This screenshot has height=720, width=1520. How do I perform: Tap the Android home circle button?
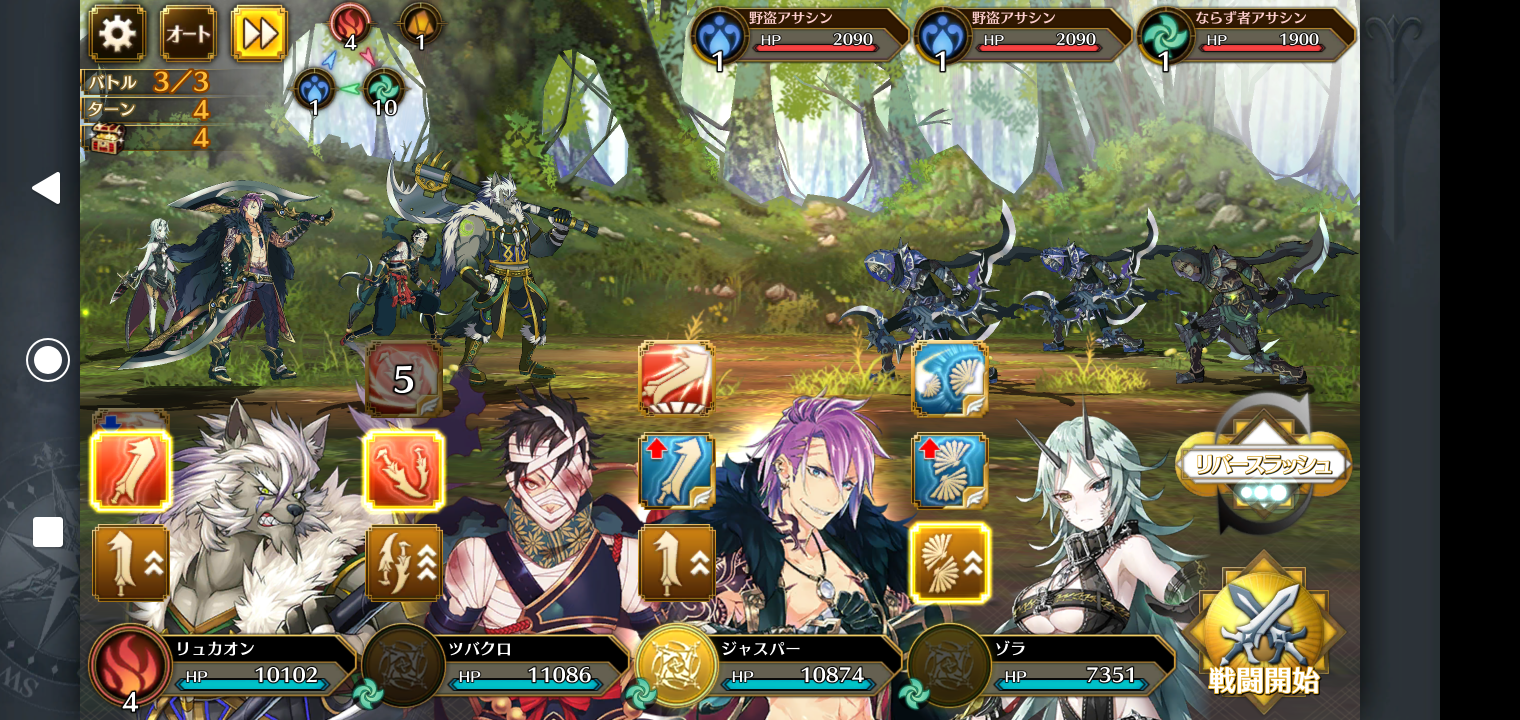47,360
